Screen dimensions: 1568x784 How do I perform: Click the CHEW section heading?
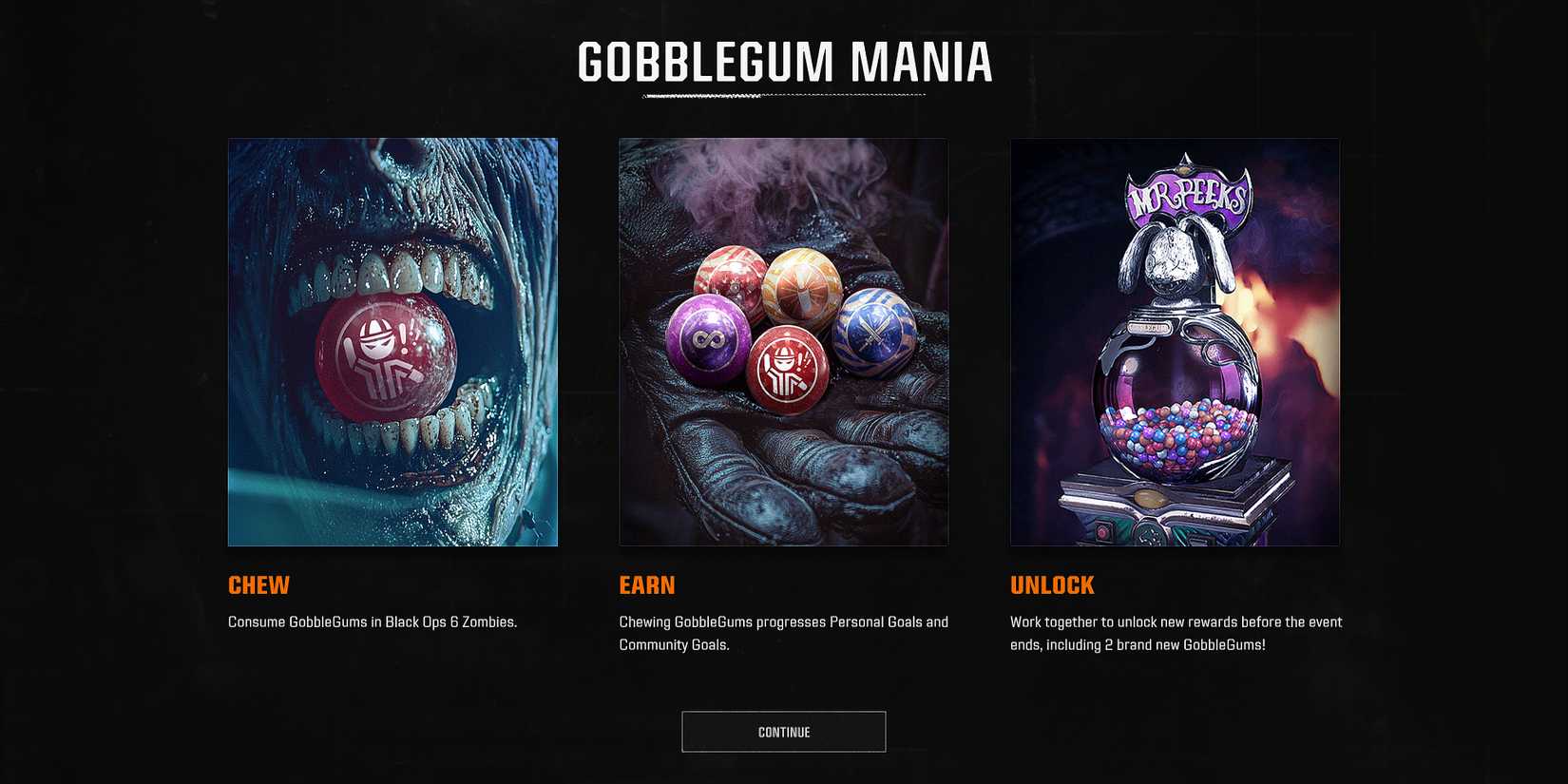[x=258, y=585]
